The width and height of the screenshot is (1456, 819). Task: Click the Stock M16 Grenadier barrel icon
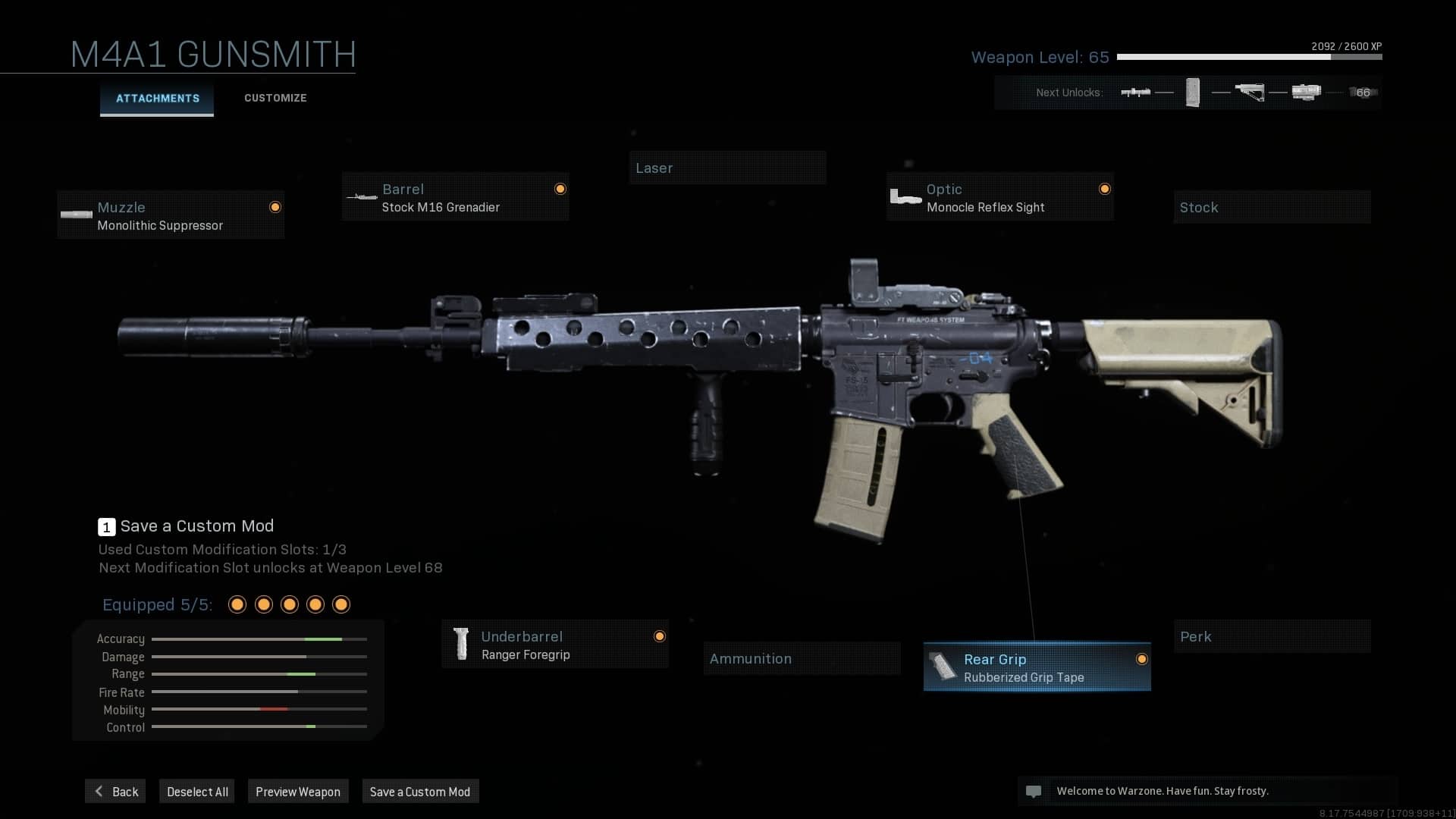362,196
